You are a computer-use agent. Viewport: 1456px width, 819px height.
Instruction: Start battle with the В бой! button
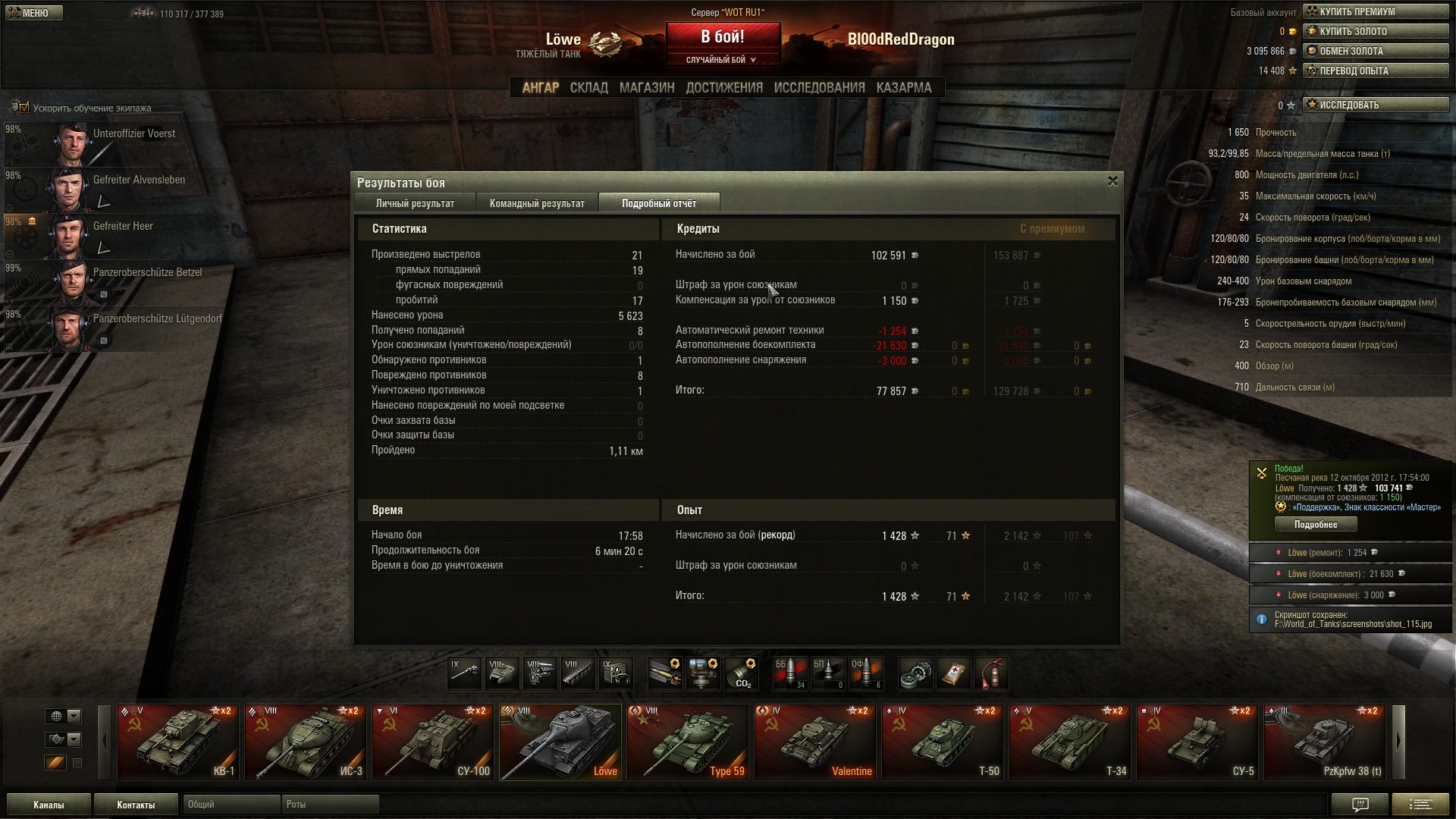coord(722,37)
